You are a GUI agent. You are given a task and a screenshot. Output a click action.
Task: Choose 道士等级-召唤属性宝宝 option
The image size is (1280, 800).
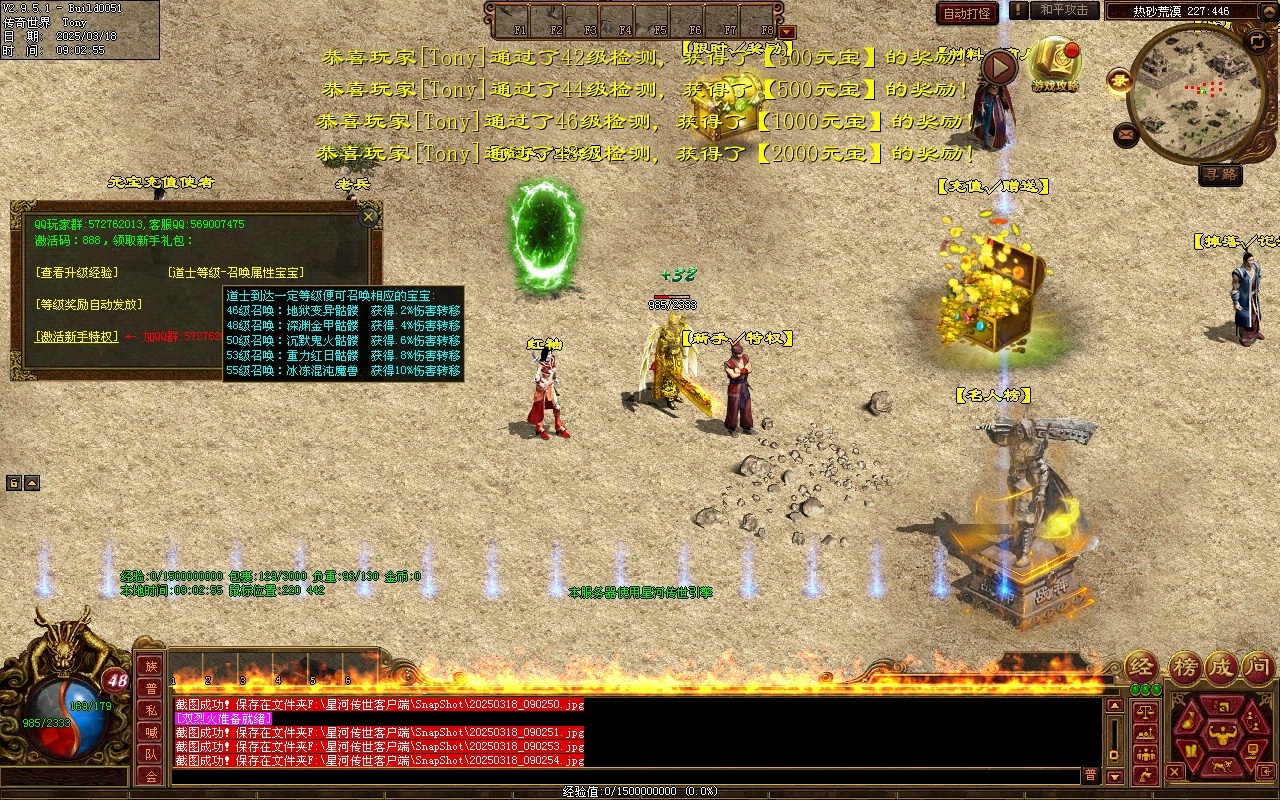[235, 272]
